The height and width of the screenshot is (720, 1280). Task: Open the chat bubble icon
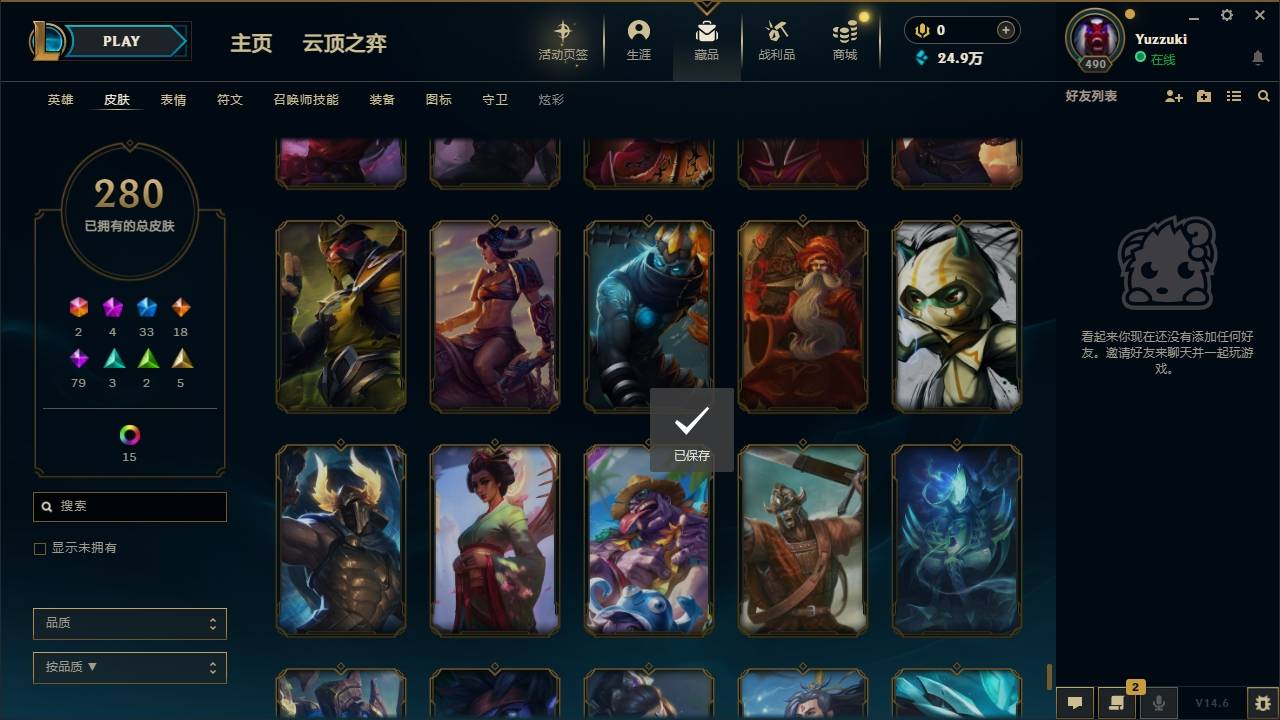[x=1074, y=702]
